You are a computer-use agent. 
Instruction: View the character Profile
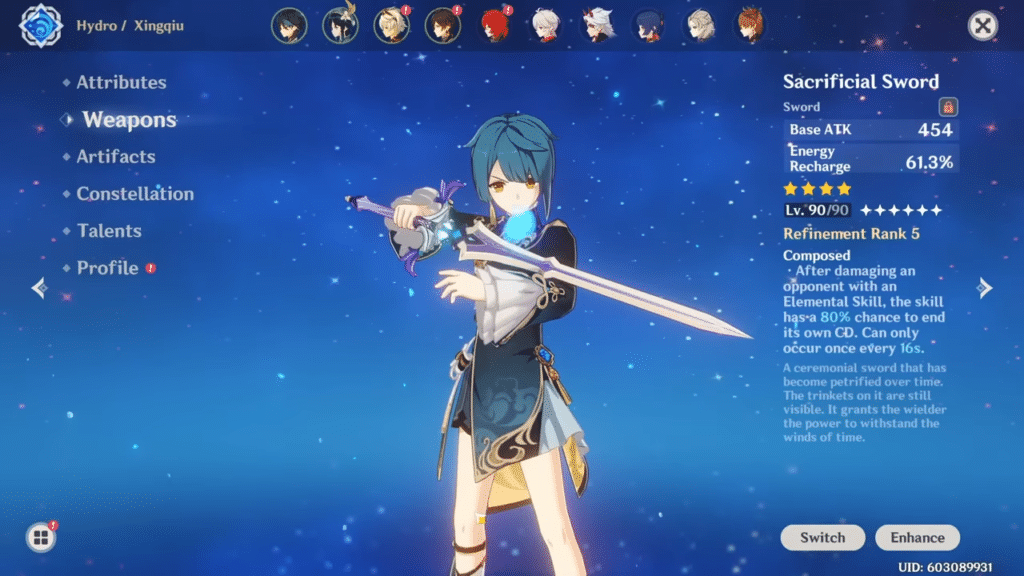(107, 268)
